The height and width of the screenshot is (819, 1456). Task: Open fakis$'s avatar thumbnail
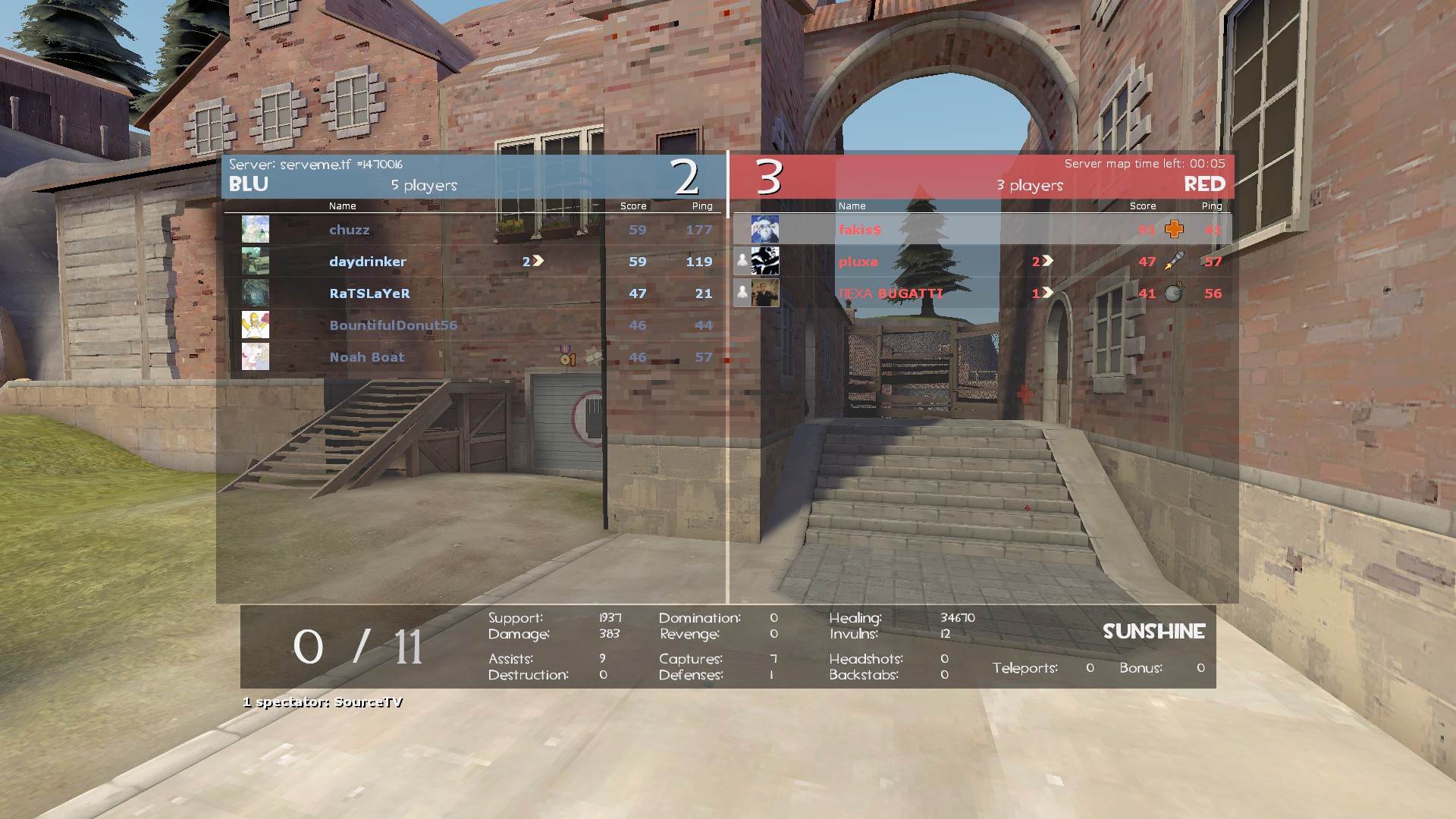[x=764, y=229]
